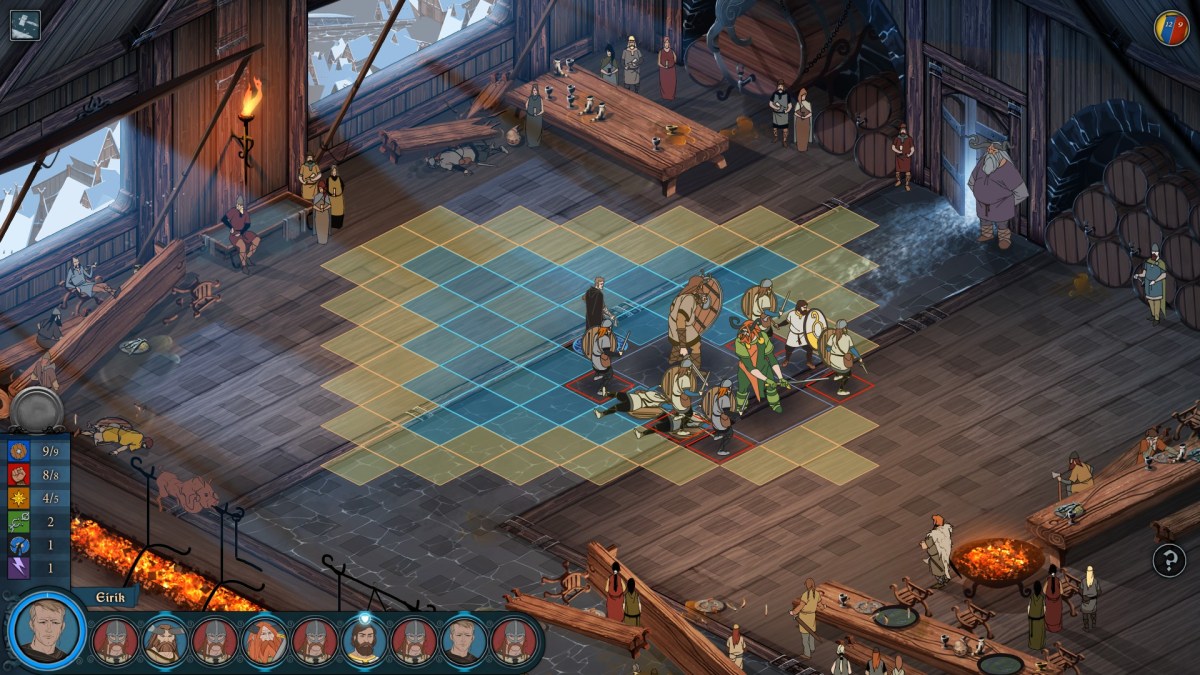Open the help question mark button
The width and height of the screenshot is (1200, 675).
click(x=1169, y=560)
